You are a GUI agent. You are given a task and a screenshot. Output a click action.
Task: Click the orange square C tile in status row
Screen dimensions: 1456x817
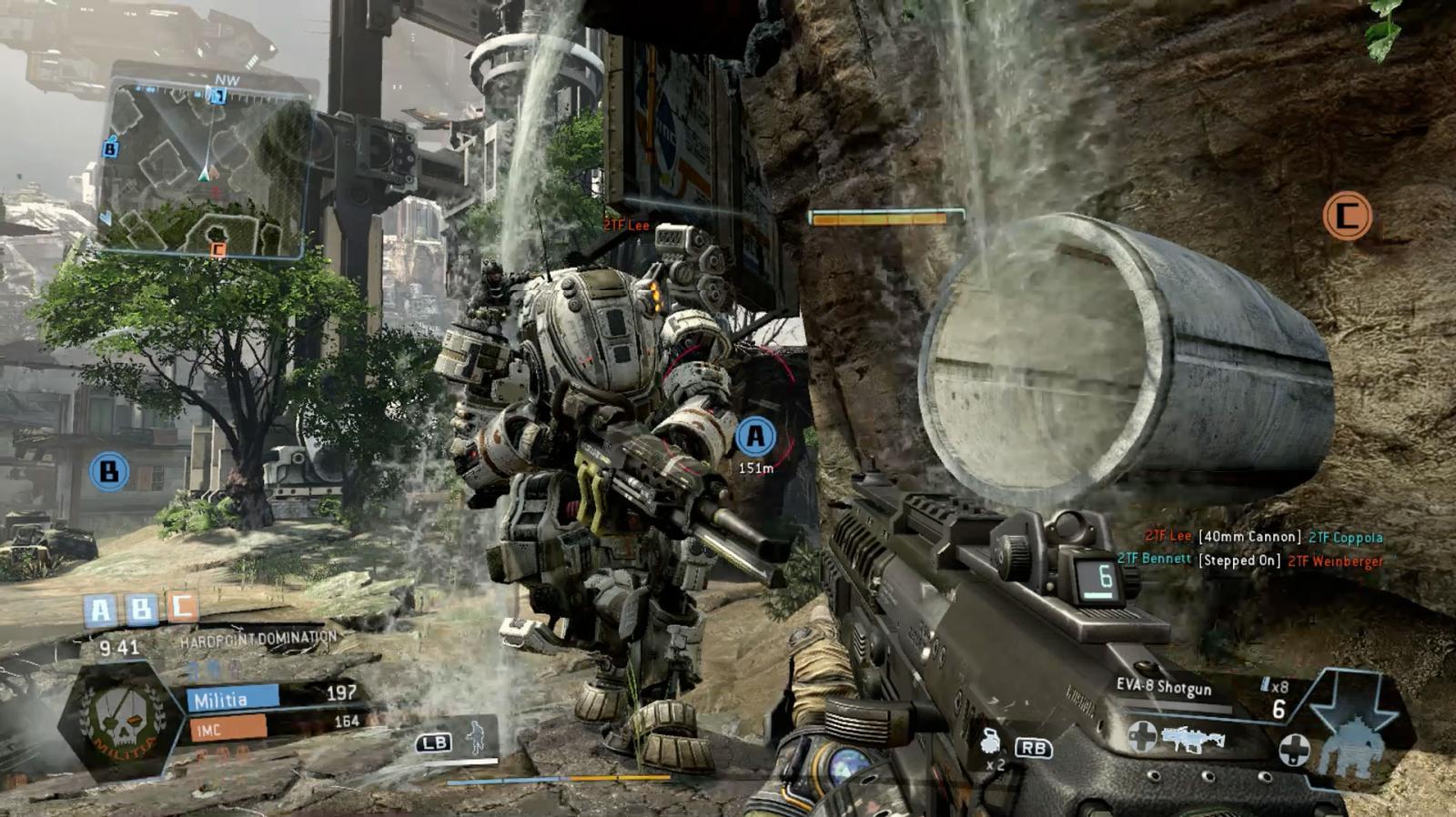(182, 606)
